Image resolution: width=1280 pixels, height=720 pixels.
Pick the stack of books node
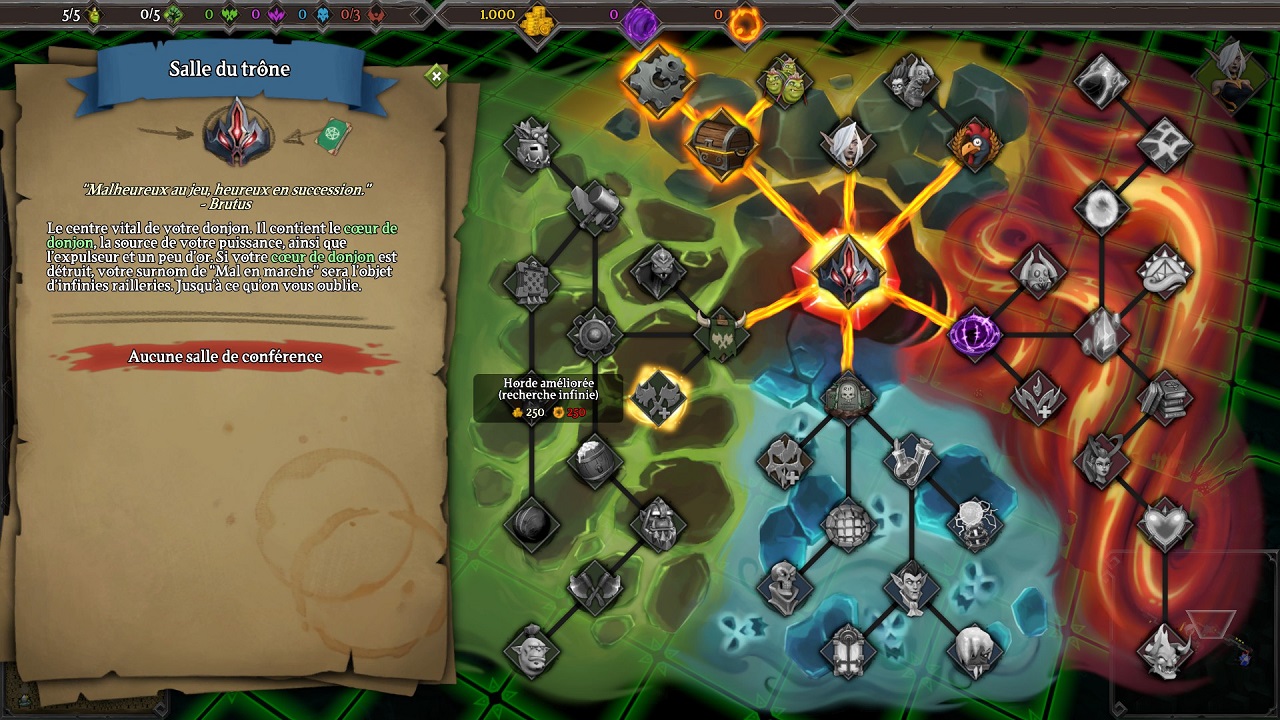coord(1165,397)
